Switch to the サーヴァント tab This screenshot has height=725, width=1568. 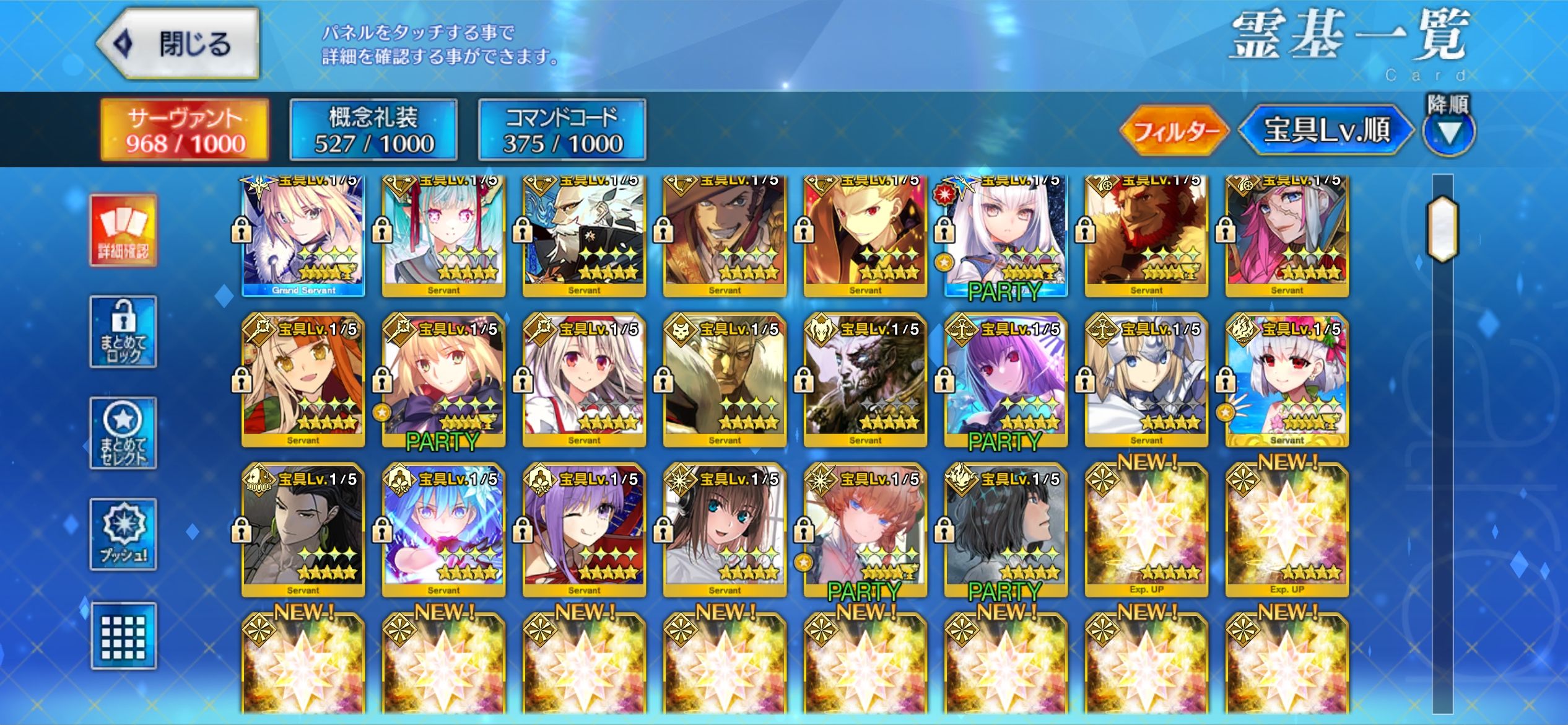coord(185,130)
